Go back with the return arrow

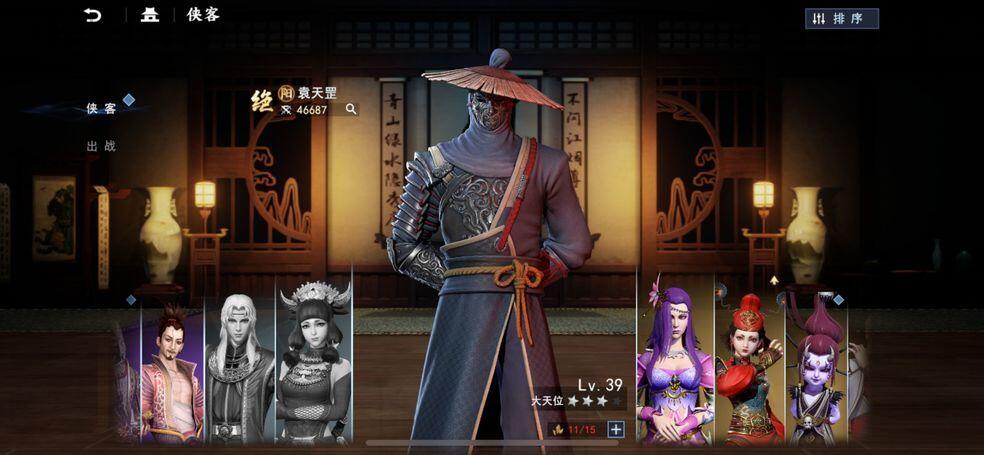(93, 15)
